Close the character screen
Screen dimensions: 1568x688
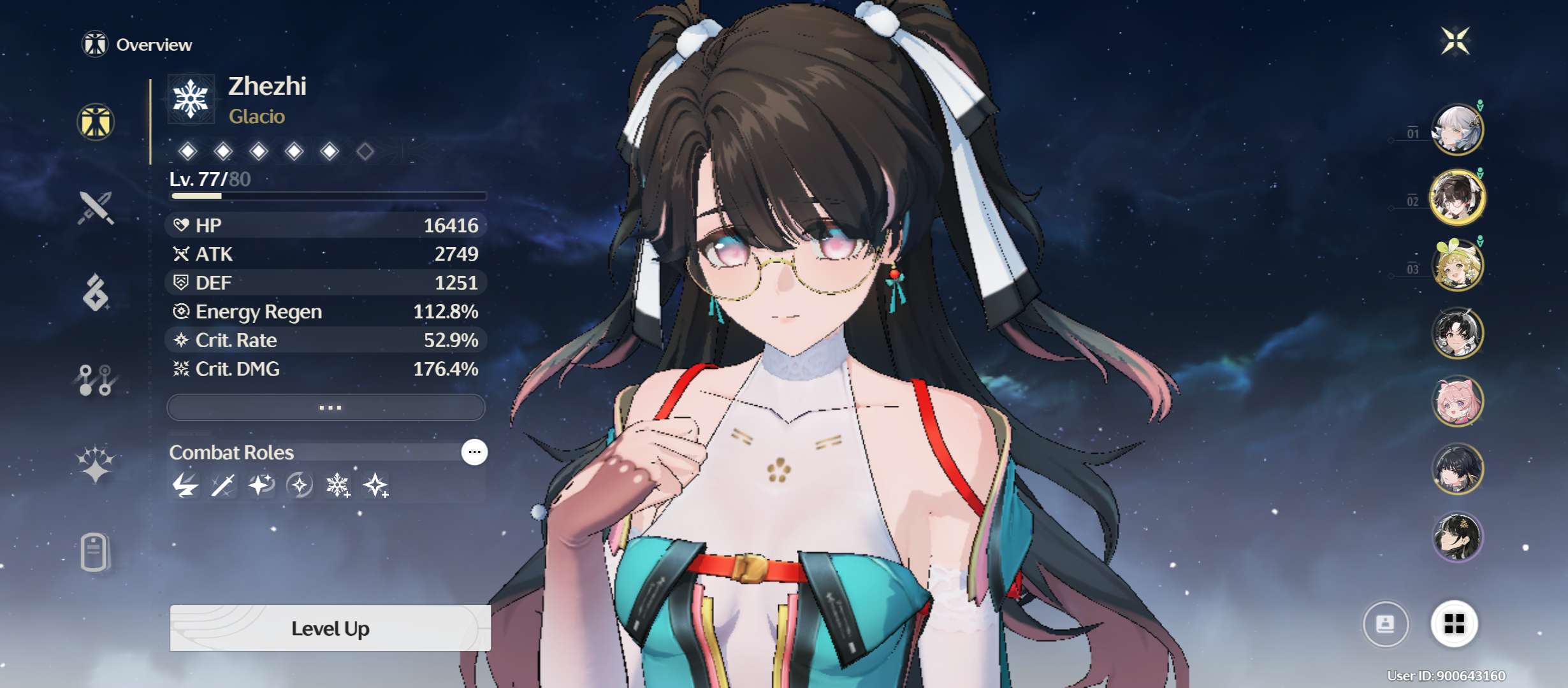(x=1455, y=41)
